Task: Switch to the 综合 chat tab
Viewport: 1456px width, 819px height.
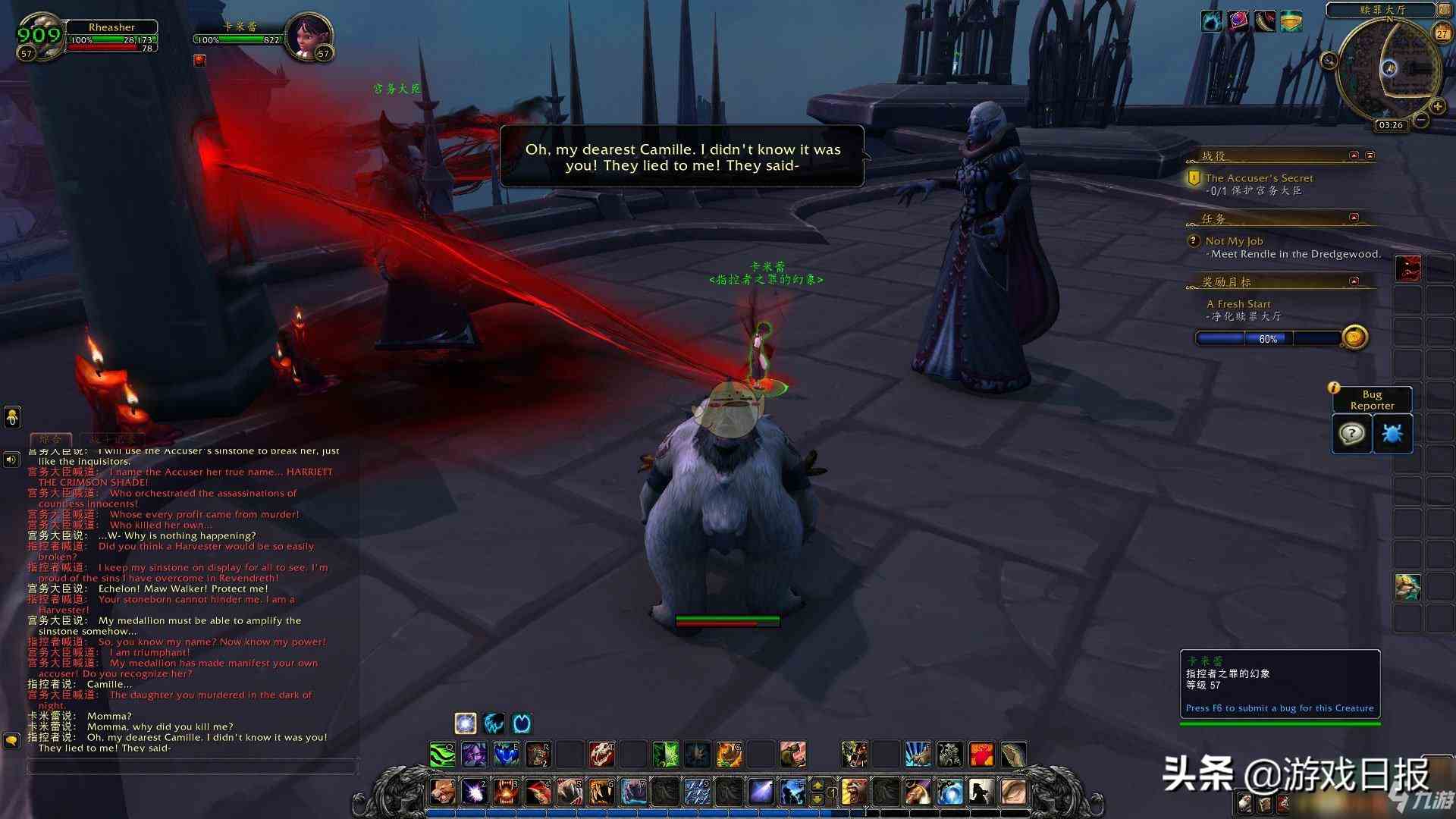Action: point(50,439)
